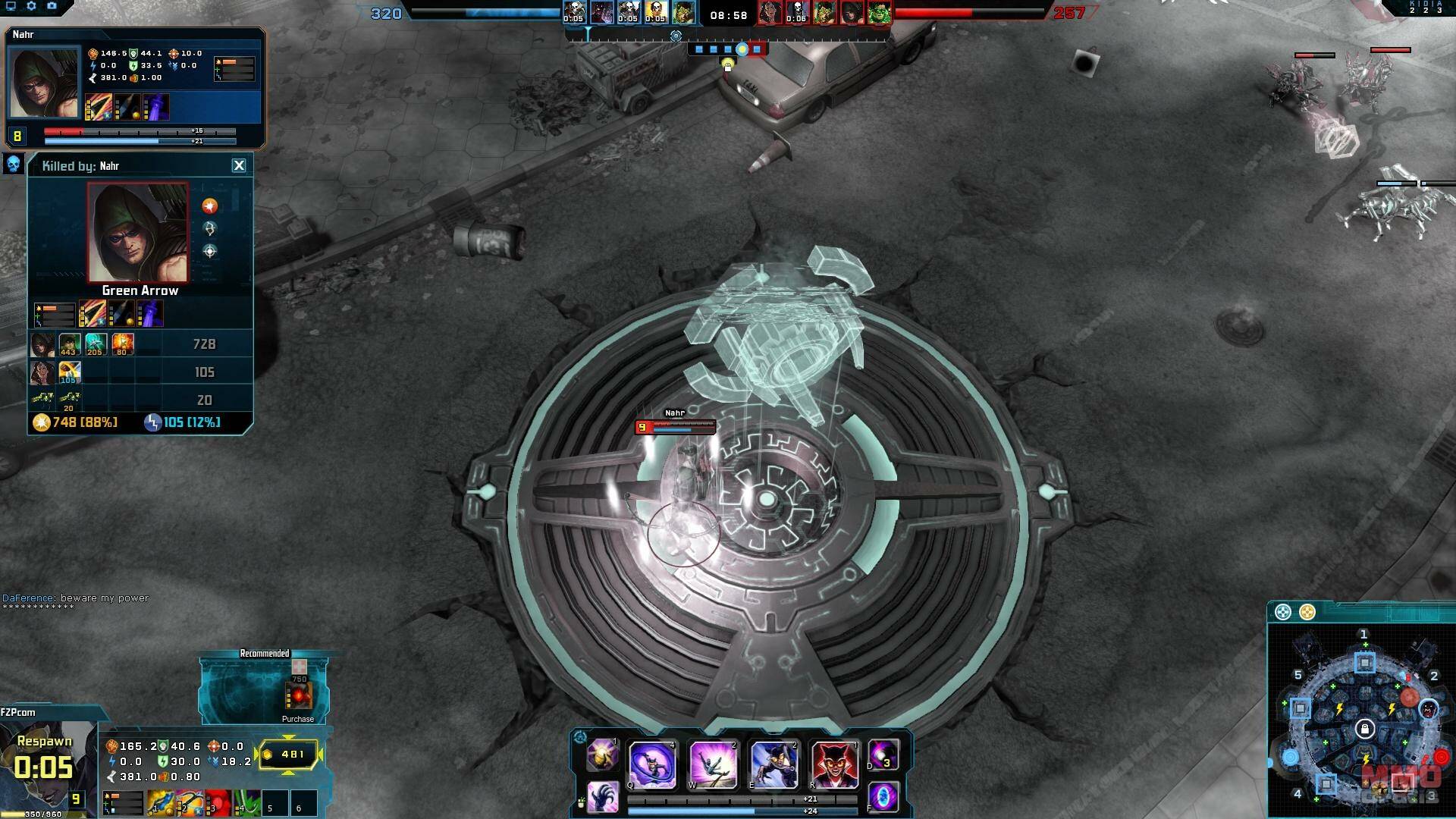Use the F blue portal skill
The image size is (1456, 819).
tap(883, 797)
